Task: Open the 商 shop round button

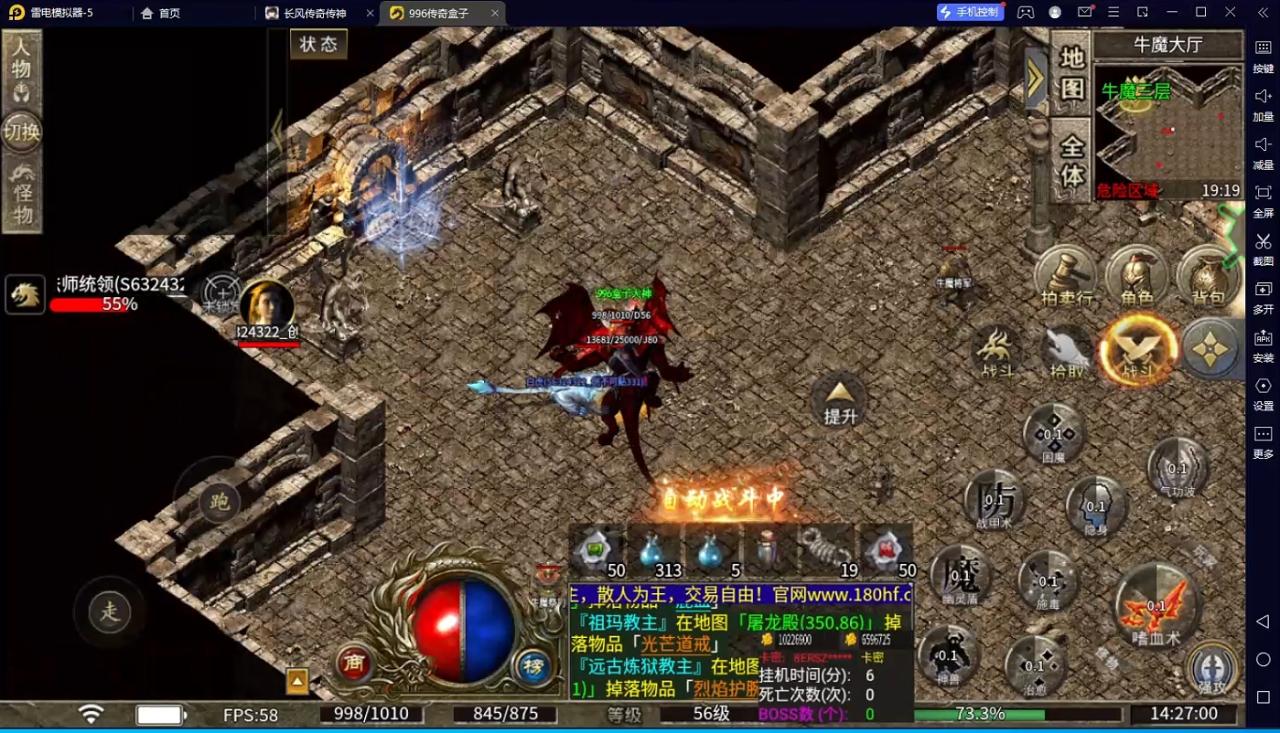Action: coord(353,663)
